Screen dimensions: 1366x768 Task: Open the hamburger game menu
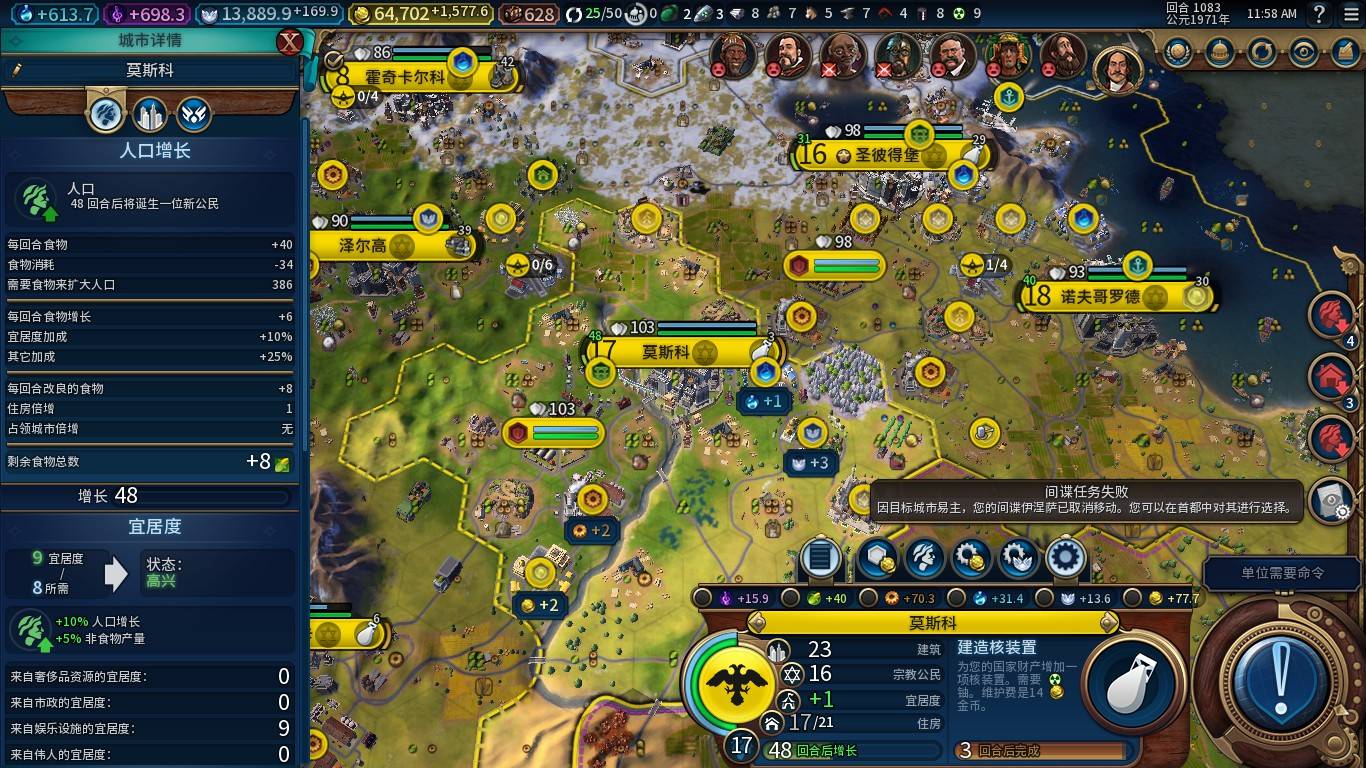pos(1350,14)
